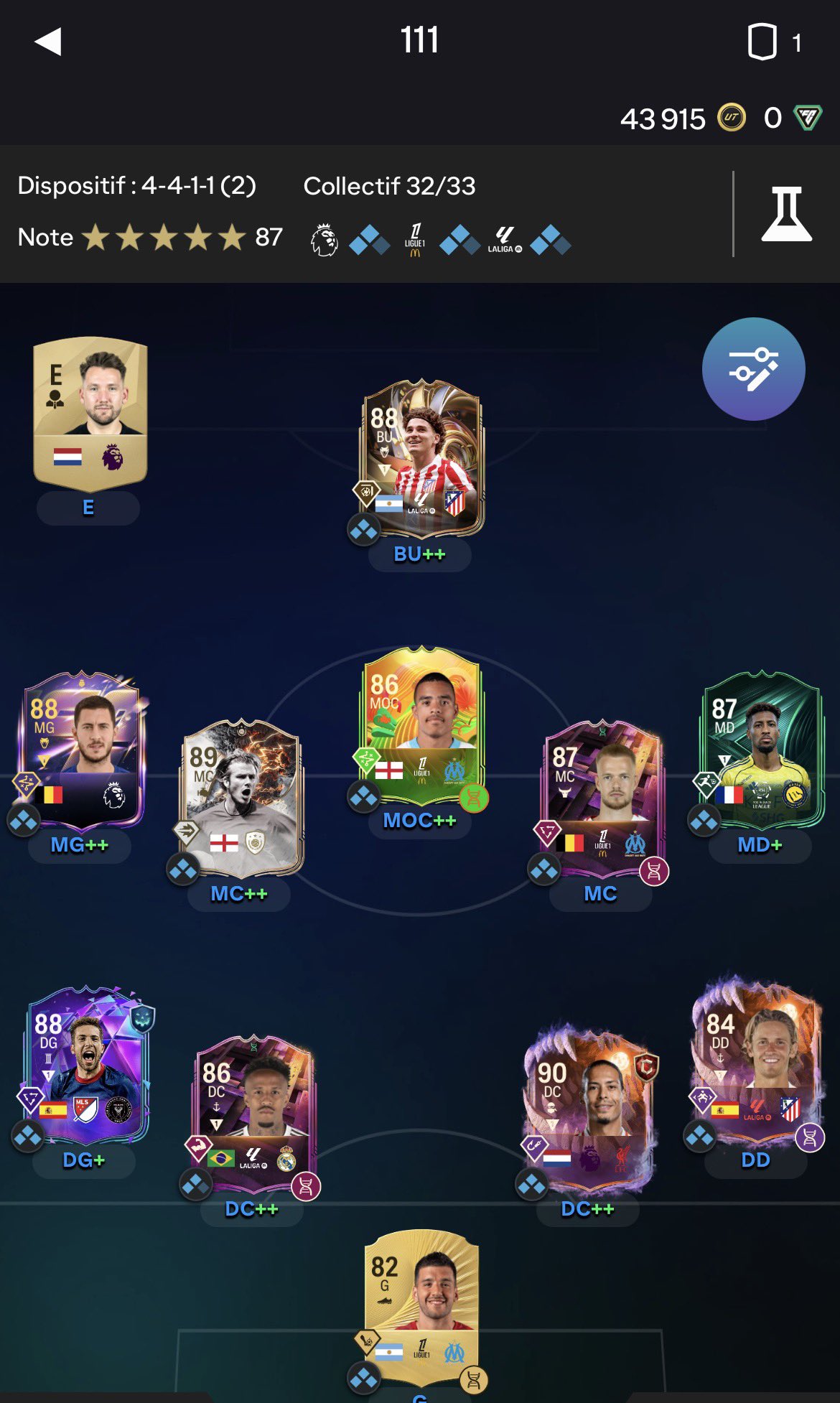This screenshot has height=1403, width=840.
Task: Choose the 88 MG left midfielder card
Action: (x=83, y=750)
